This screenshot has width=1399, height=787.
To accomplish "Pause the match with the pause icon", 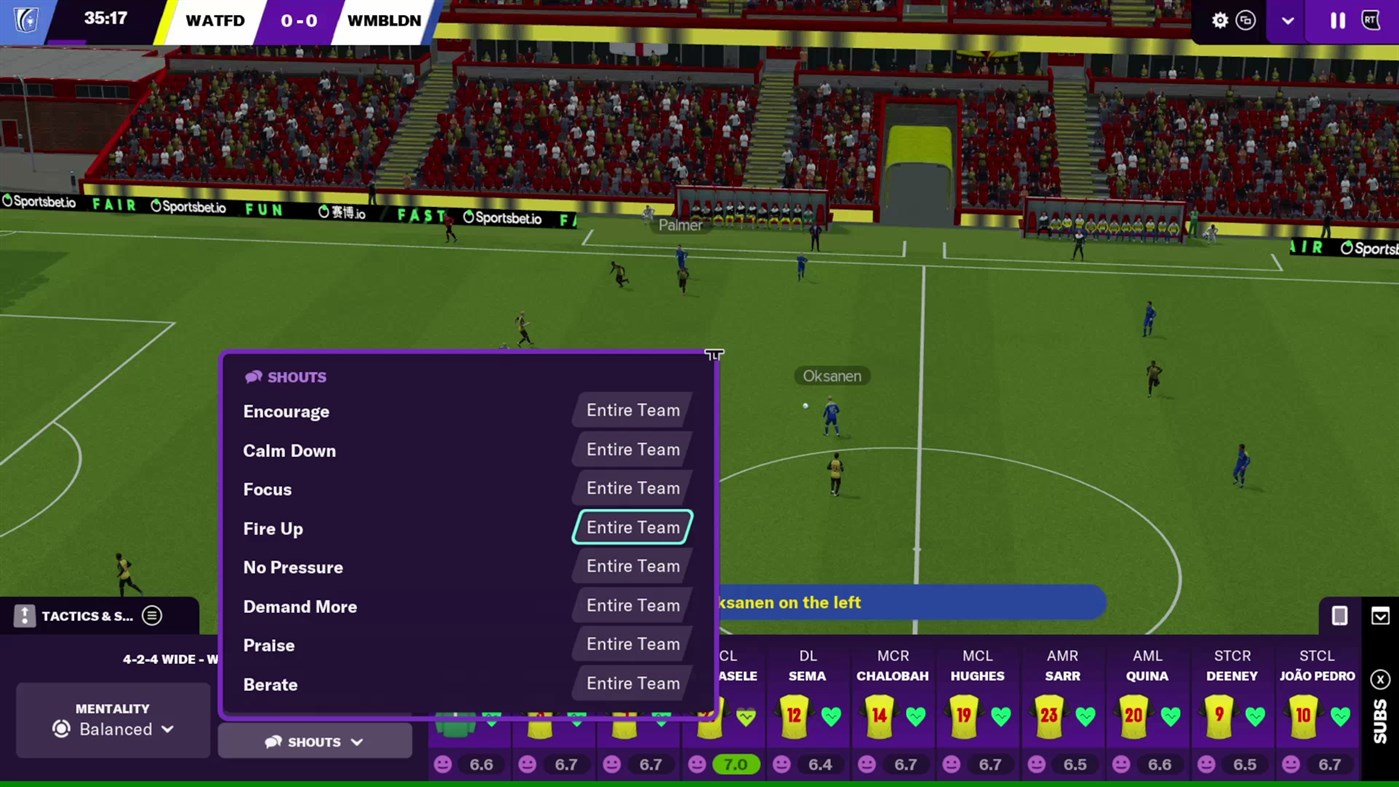I will (x=1336, y=20).
